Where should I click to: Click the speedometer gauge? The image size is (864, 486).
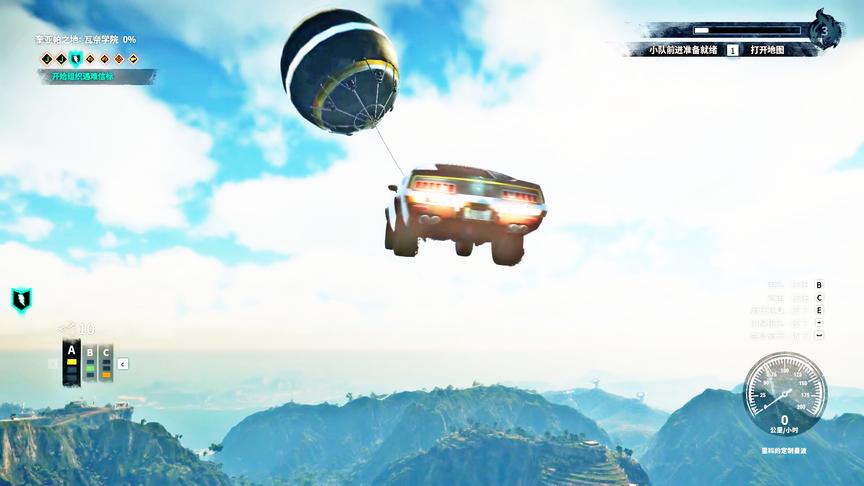click(x=784, y=393)
